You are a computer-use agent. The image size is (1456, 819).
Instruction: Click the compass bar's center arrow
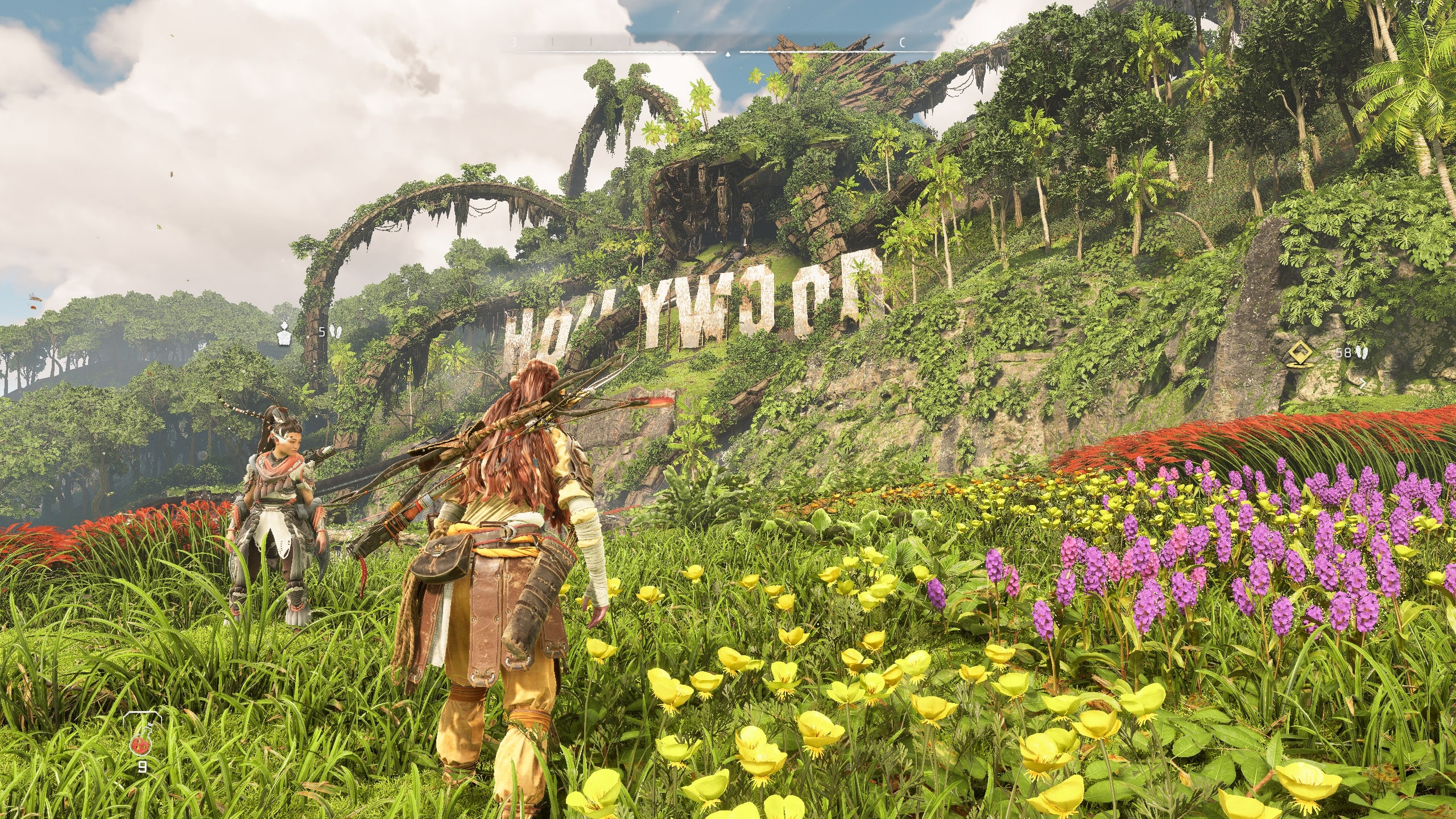pyautogui.click(x=728, y=54)
